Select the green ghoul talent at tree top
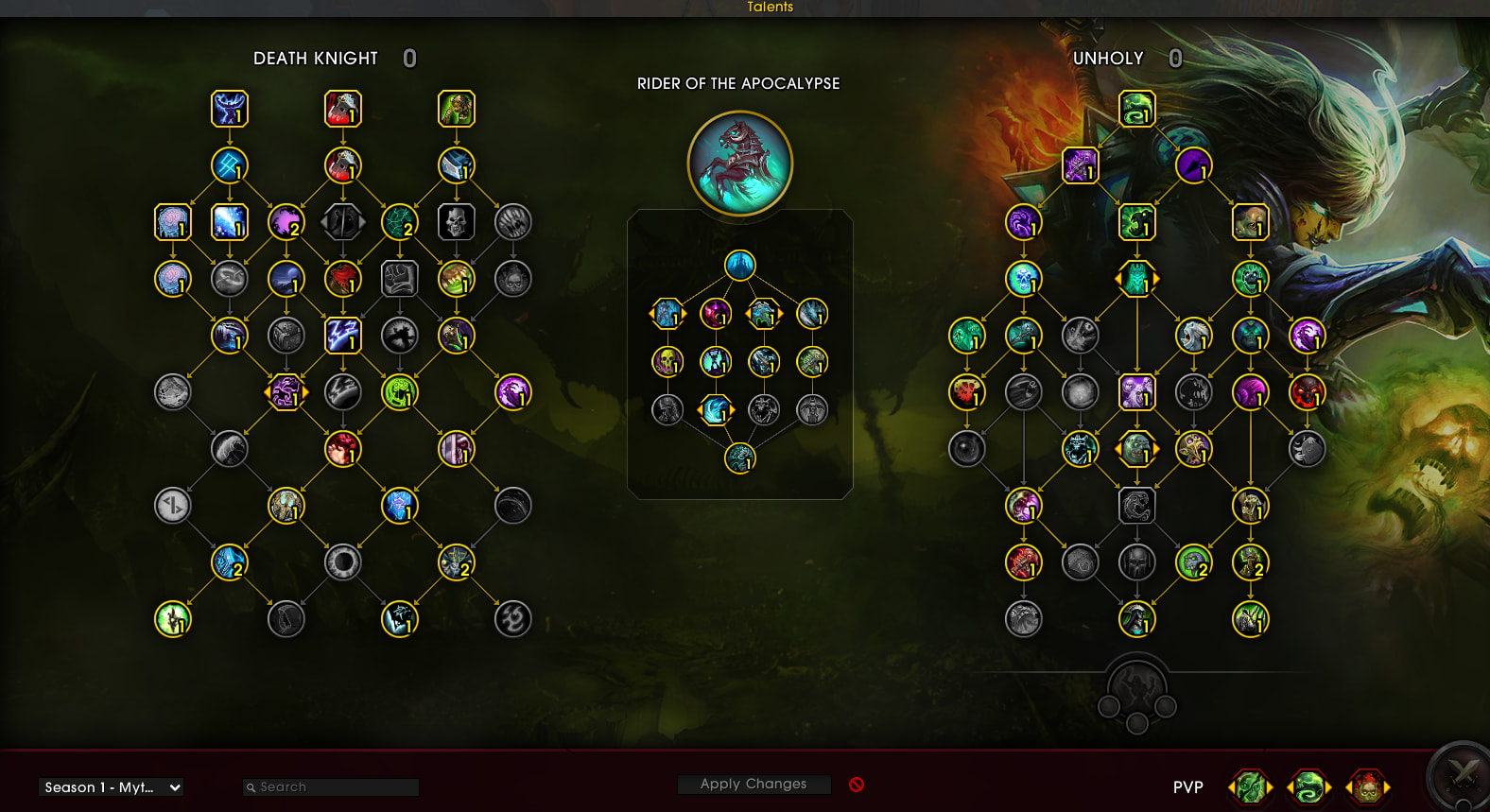Image resolution: width=1490 pixels, height=812 pixels. [x=456, y=110]
